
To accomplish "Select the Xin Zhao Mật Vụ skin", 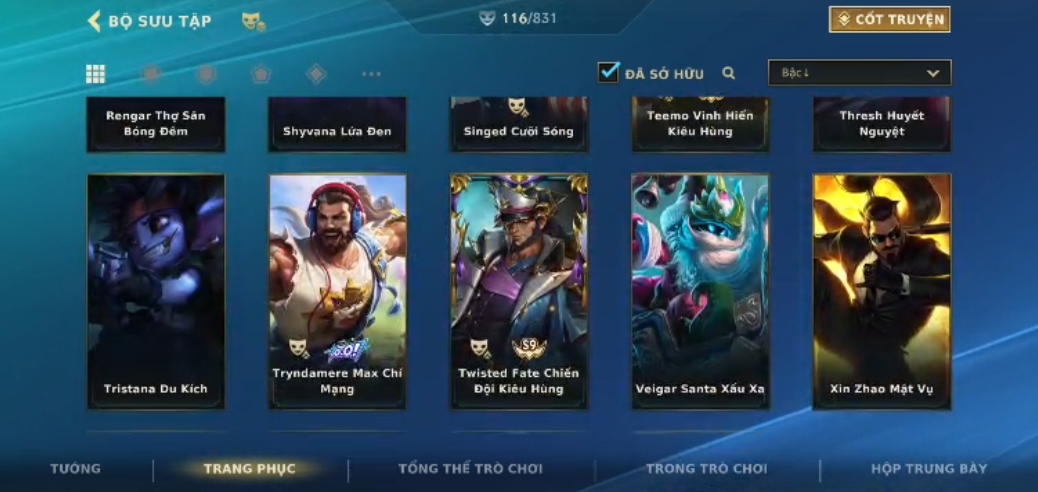I will (x=881, y=291).
